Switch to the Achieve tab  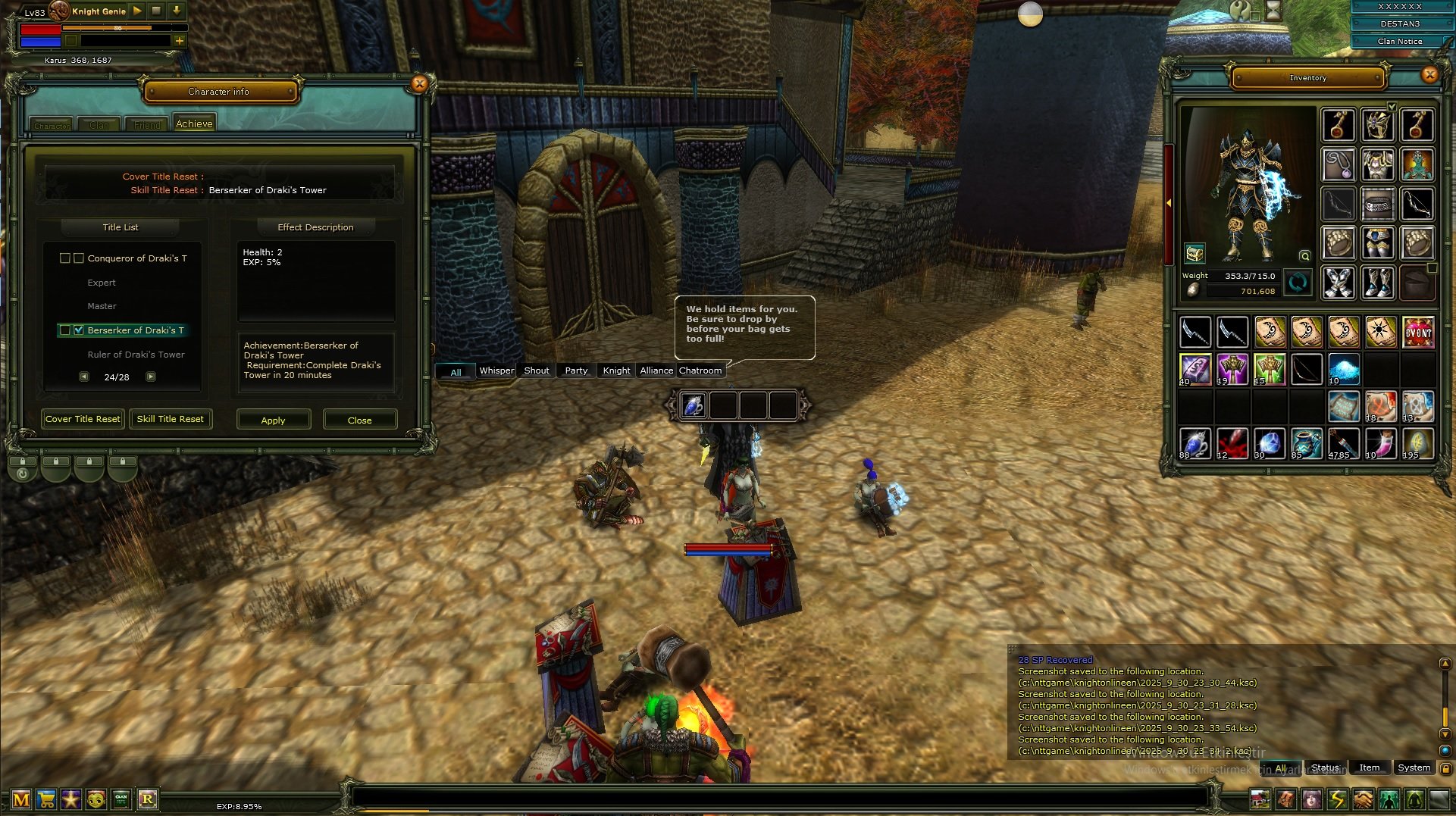194,123
